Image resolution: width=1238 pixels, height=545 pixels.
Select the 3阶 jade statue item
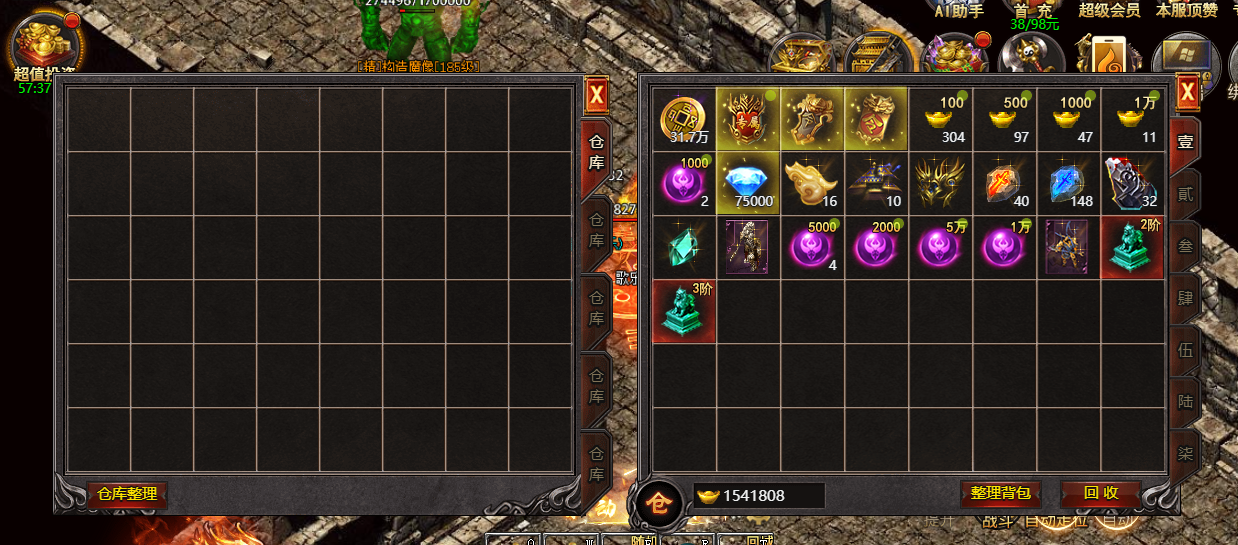point(684,312)
